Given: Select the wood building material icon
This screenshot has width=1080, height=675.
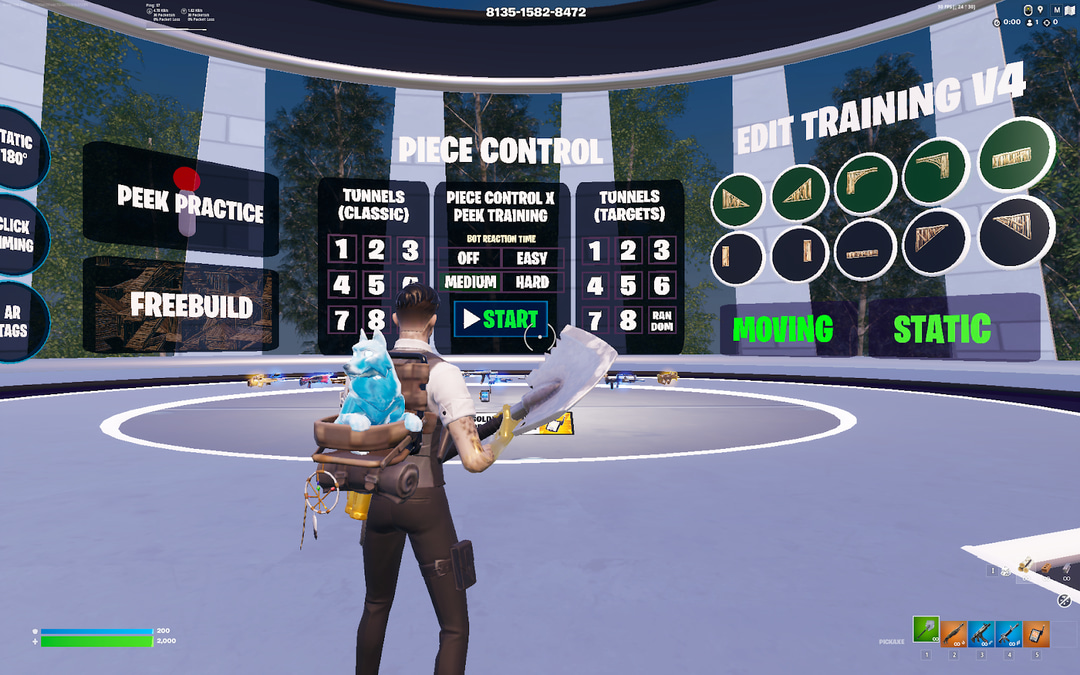Looking at the screenshot, I should click(1024, 566).
